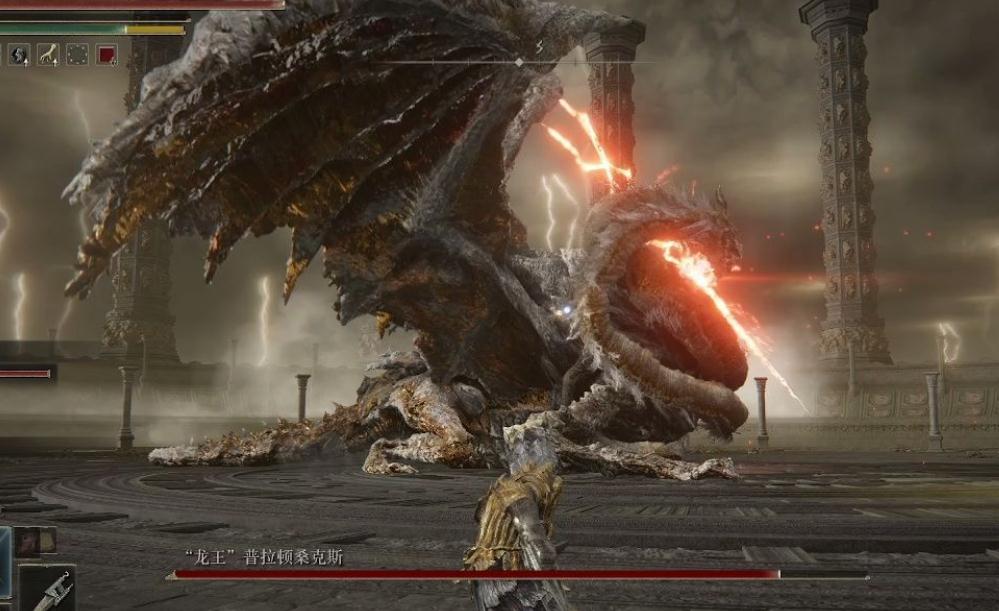
Task: Select the equipped weapon slot
Action: coord(47,589)
